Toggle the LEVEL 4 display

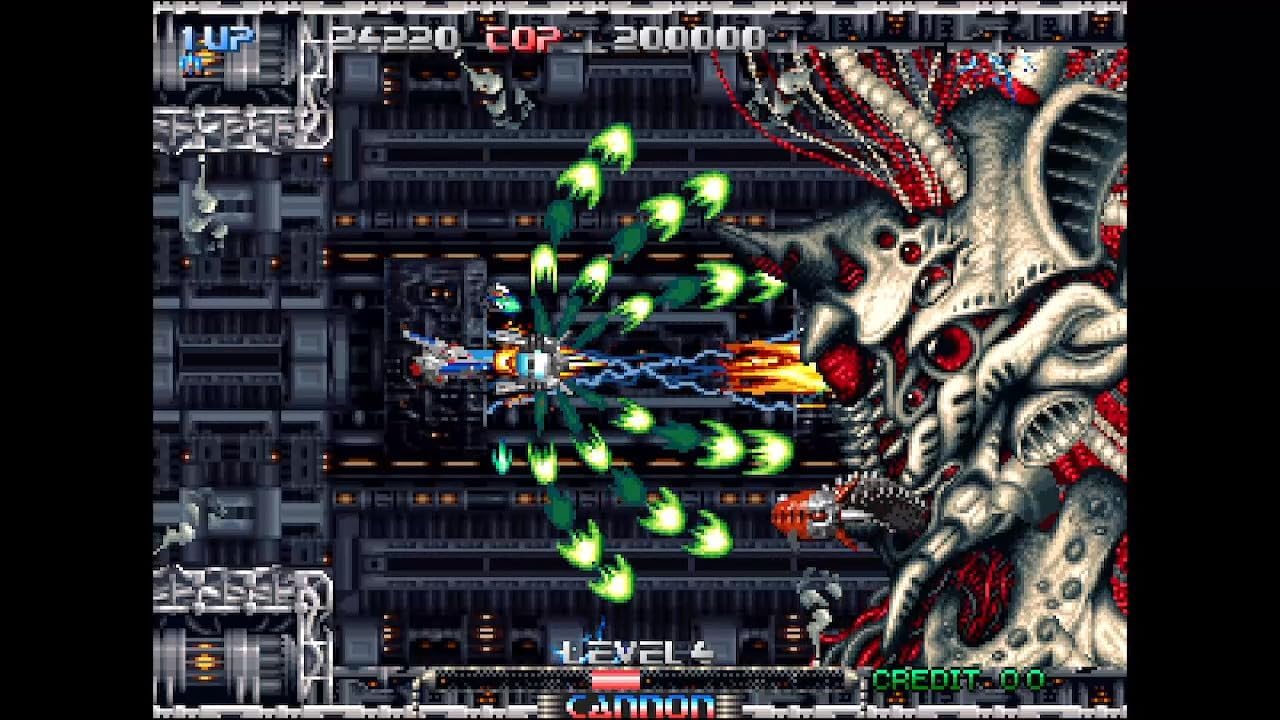[x=635, y=650]
